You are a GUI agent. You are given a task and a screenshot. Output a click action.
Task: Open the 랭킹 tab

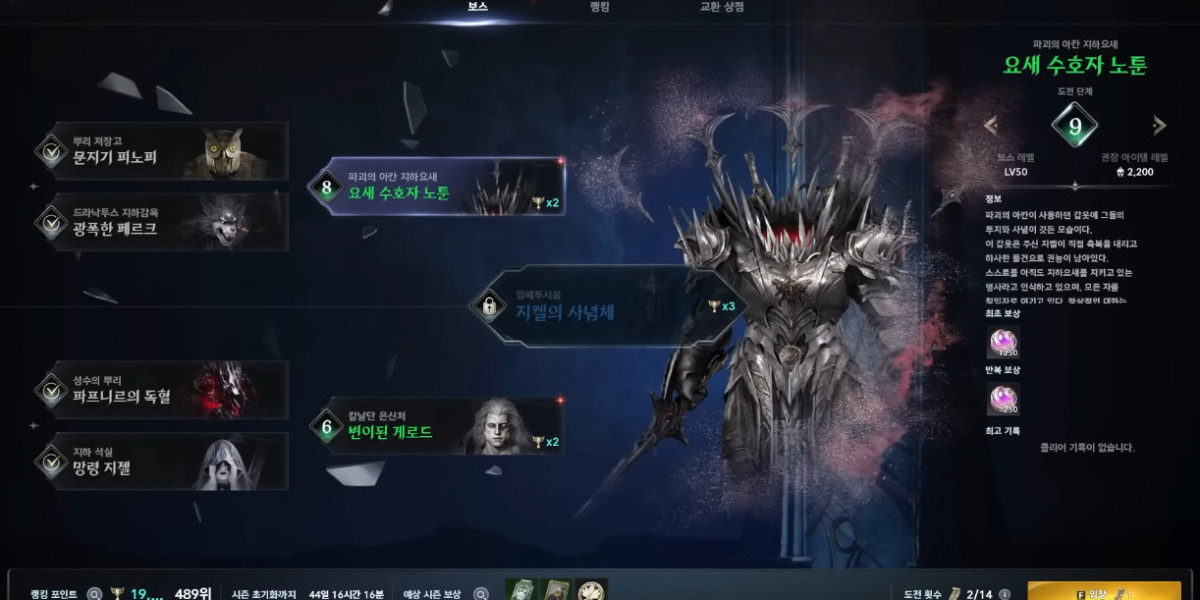[600, 7]
